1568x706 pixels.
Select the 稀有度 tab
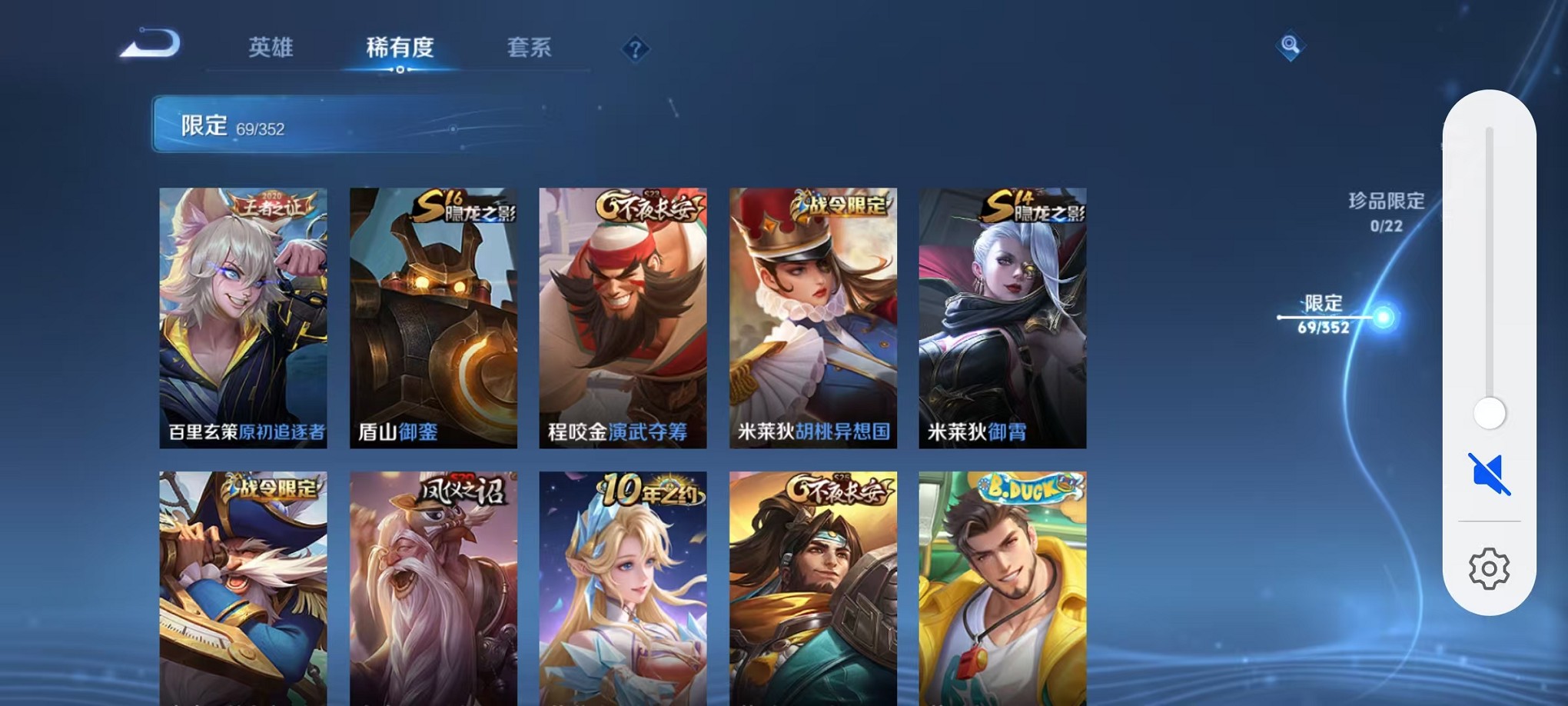400,48
